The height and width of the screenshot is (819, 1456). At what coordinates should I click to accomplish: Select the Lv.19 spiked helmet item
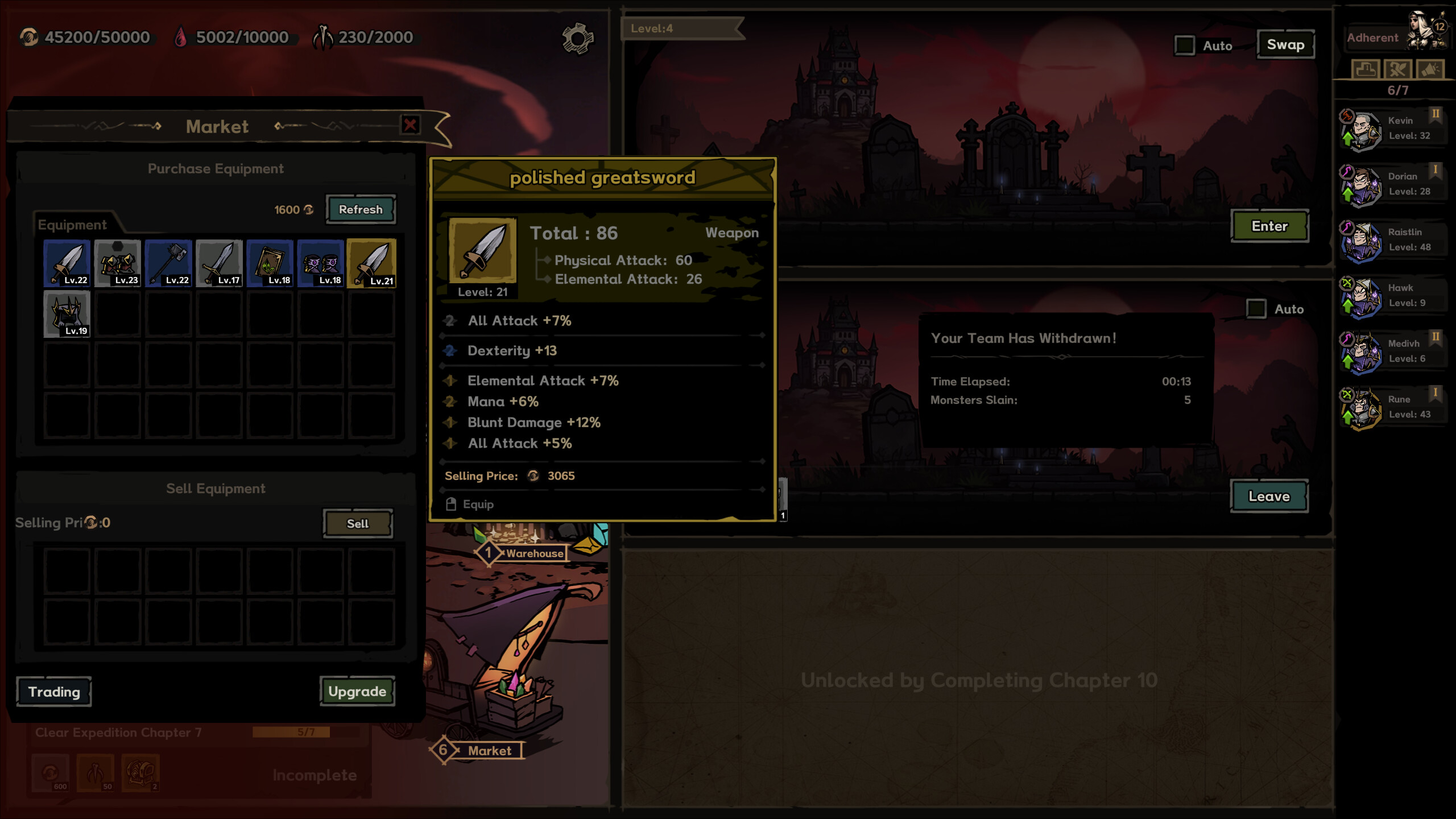pos(67,312)
